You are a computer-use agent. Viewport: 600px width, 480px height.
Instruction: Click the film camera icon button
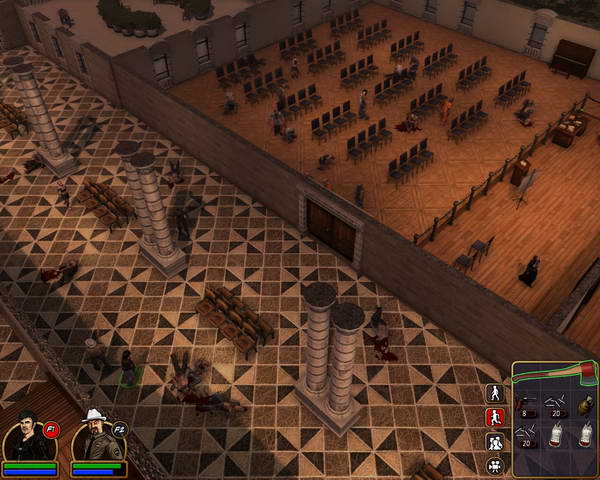click(x=494, y=466)
